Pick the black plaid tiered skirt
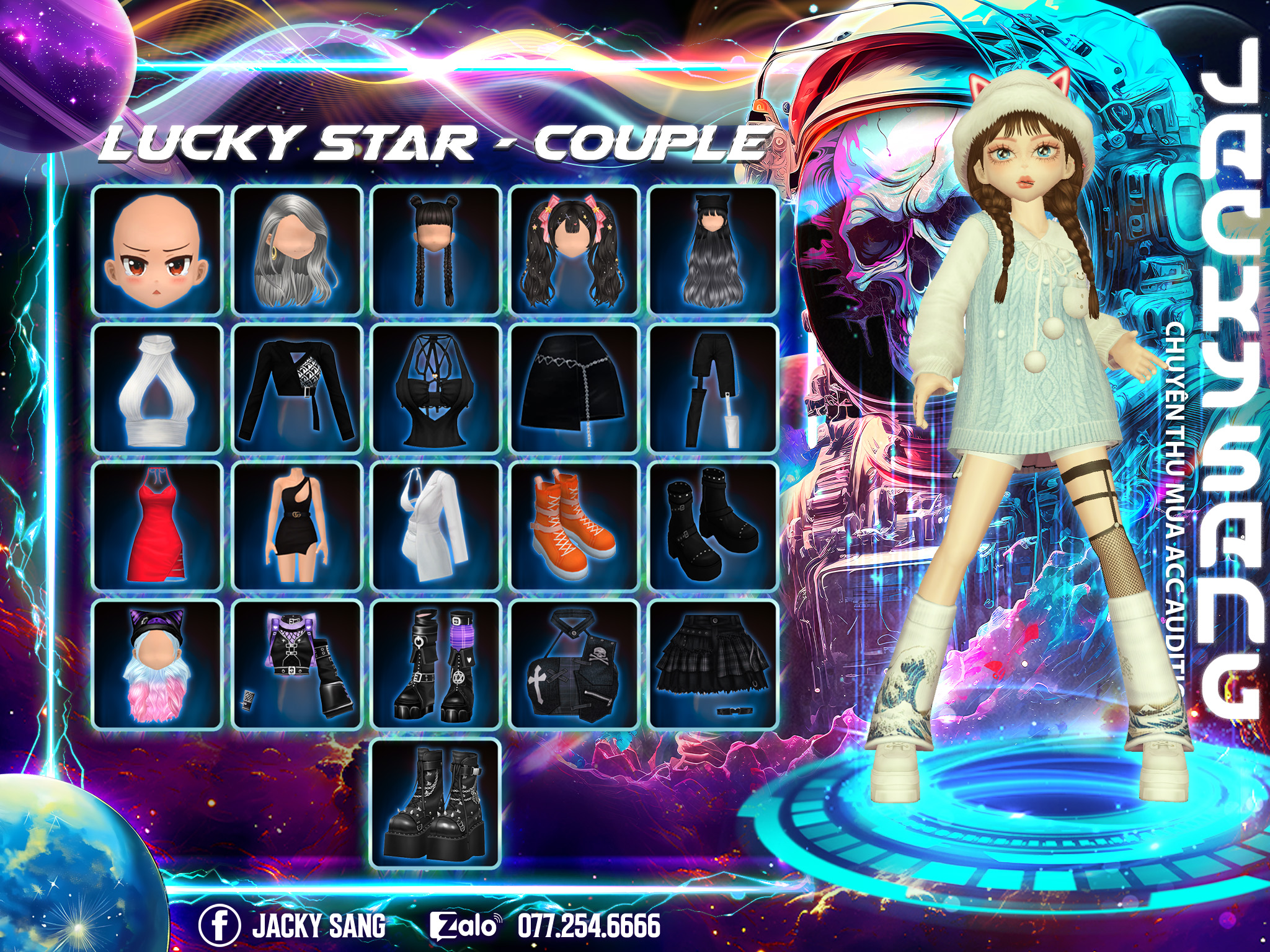Viewport: 1270px width, 952px height. click(x=713, y=665)
